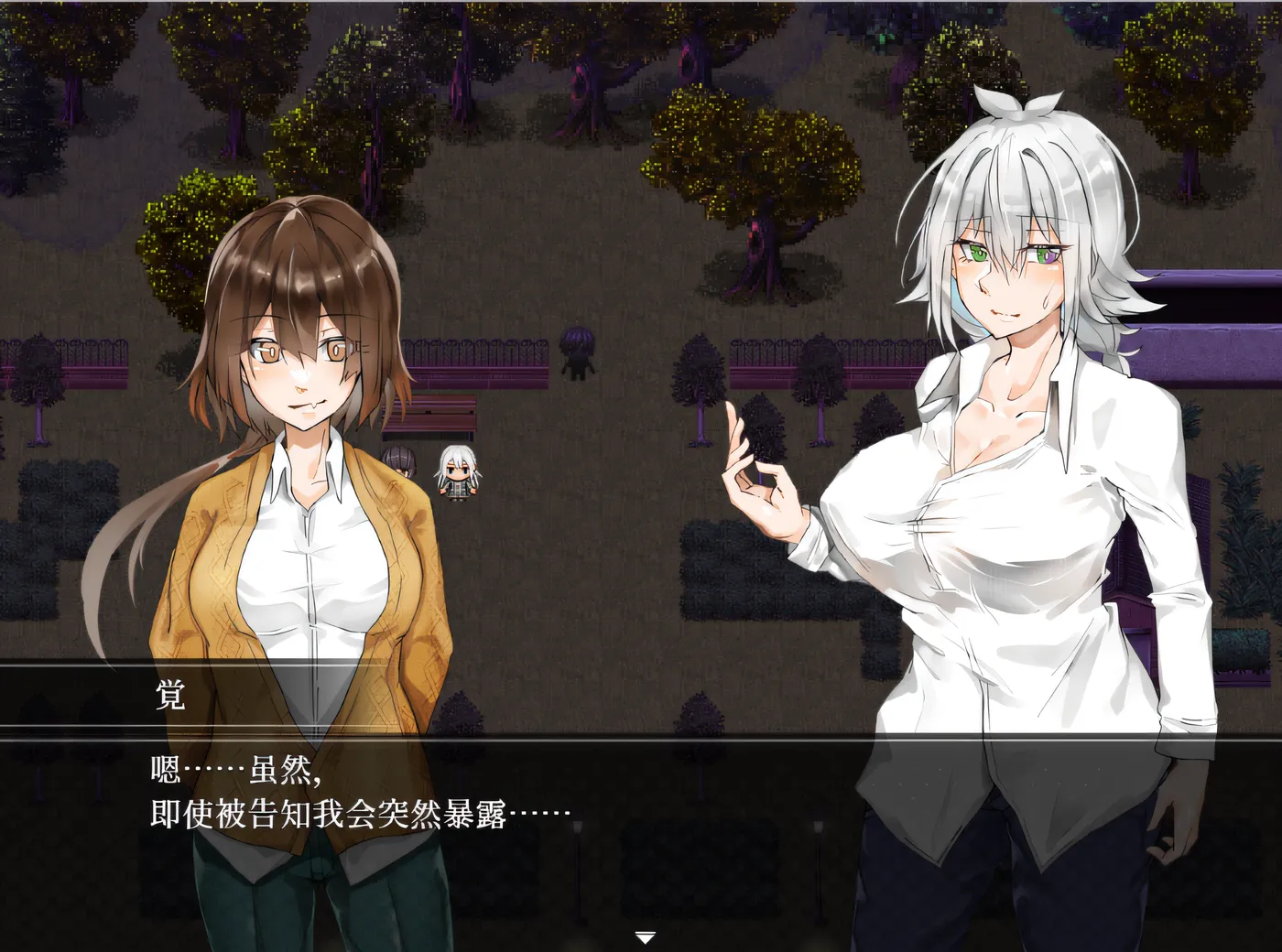Select the red bench tile behind the protagonist
The width and height of the screenshot is (1282, 952).
(438, 412)
